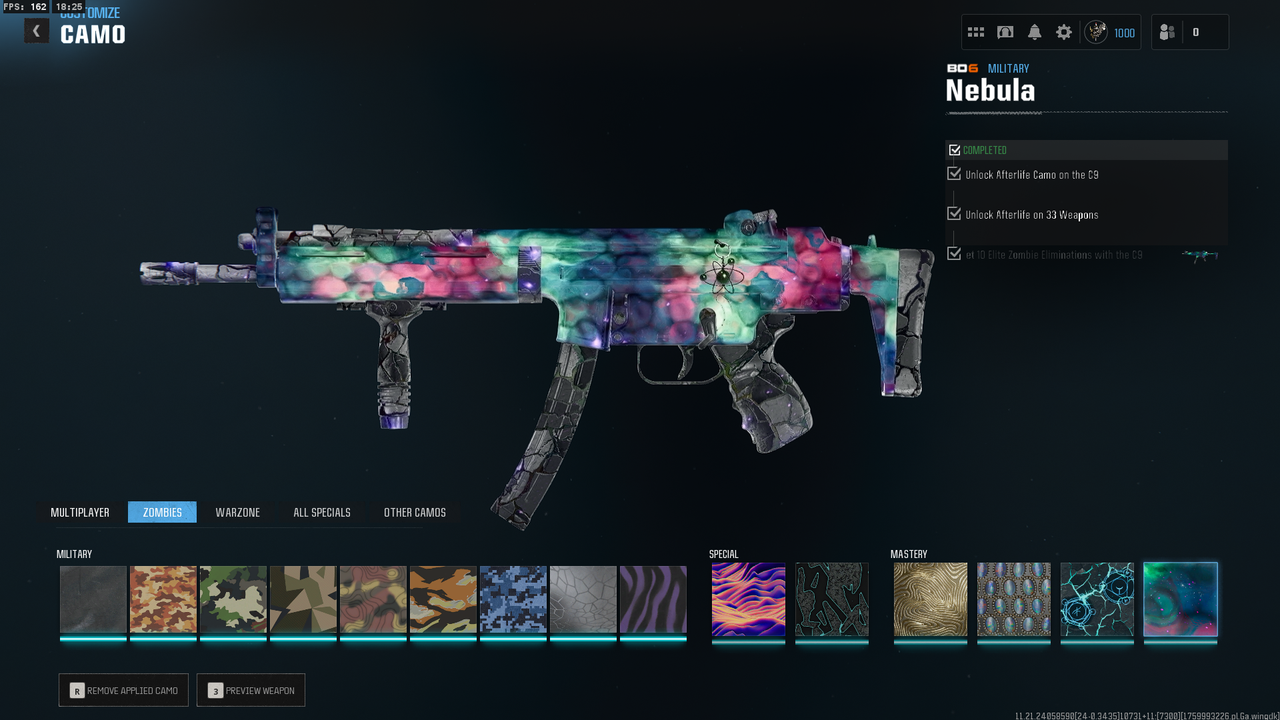Switch to the Multiplayer camo tab

80,512
